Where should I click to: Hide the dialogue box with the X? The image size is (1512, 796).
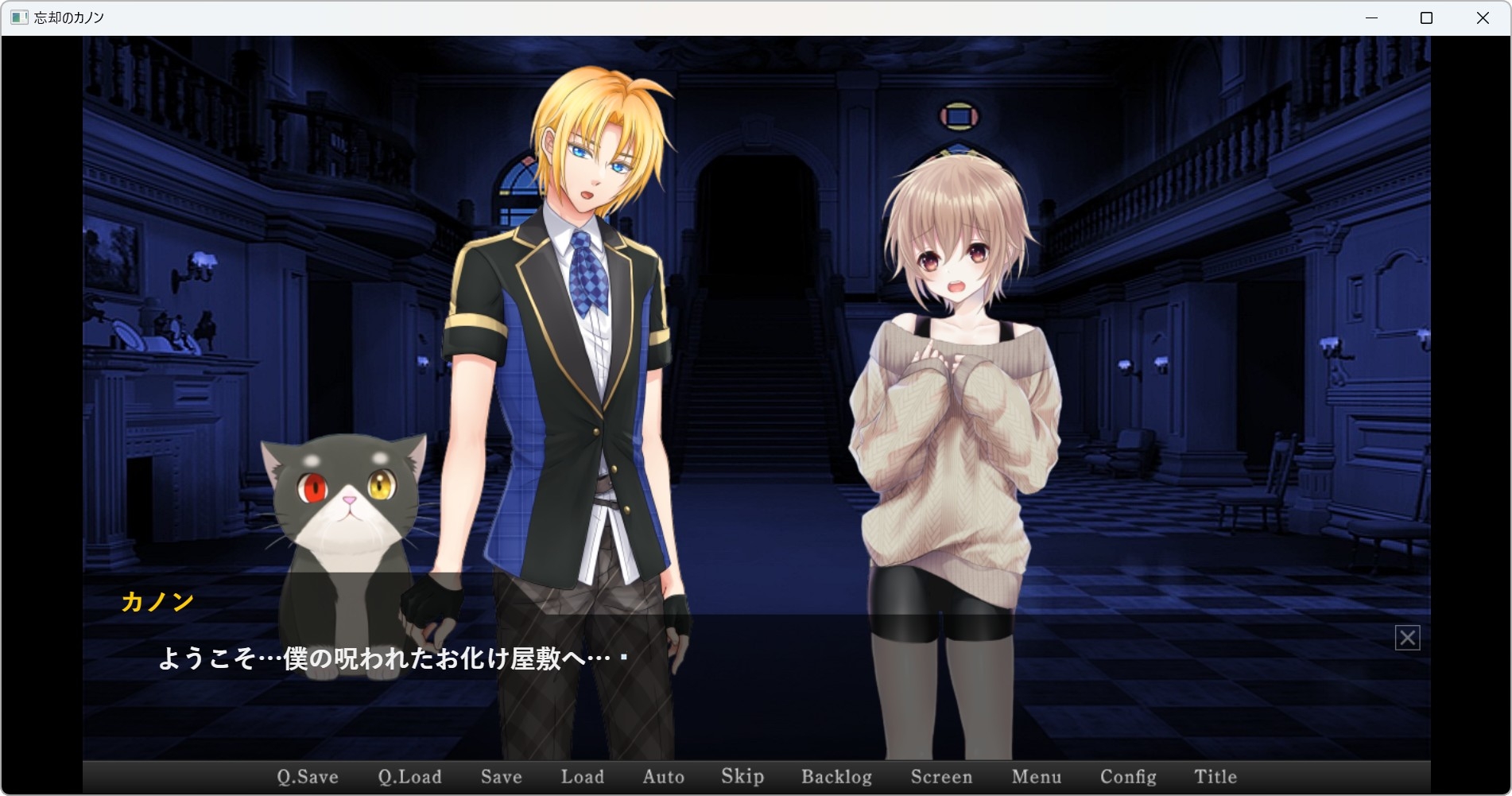click(1407, 638)
